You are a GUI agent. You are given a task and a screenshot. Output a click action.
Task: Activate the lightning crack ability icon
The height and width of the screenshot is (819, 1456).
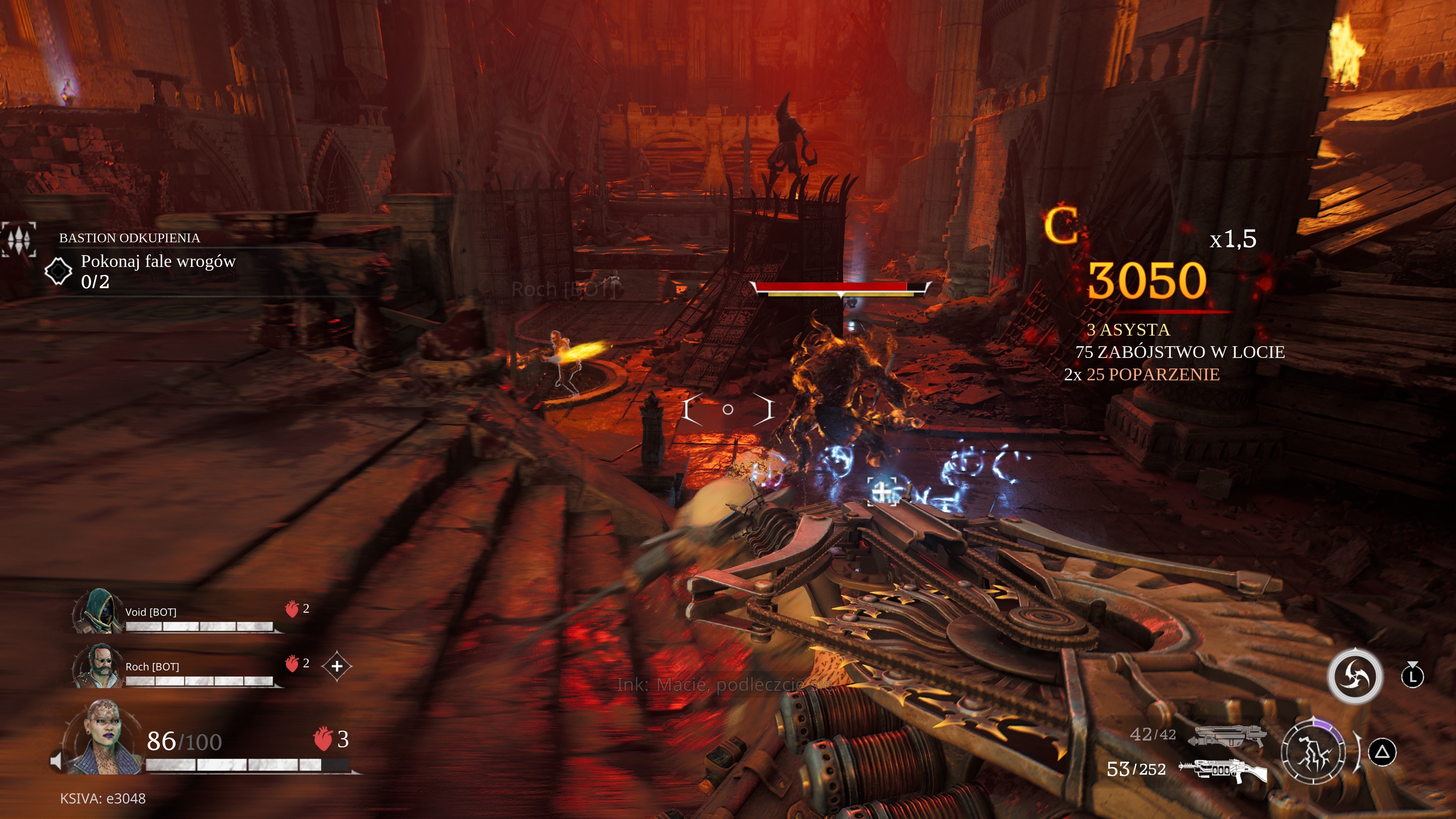click(1313, 752)
